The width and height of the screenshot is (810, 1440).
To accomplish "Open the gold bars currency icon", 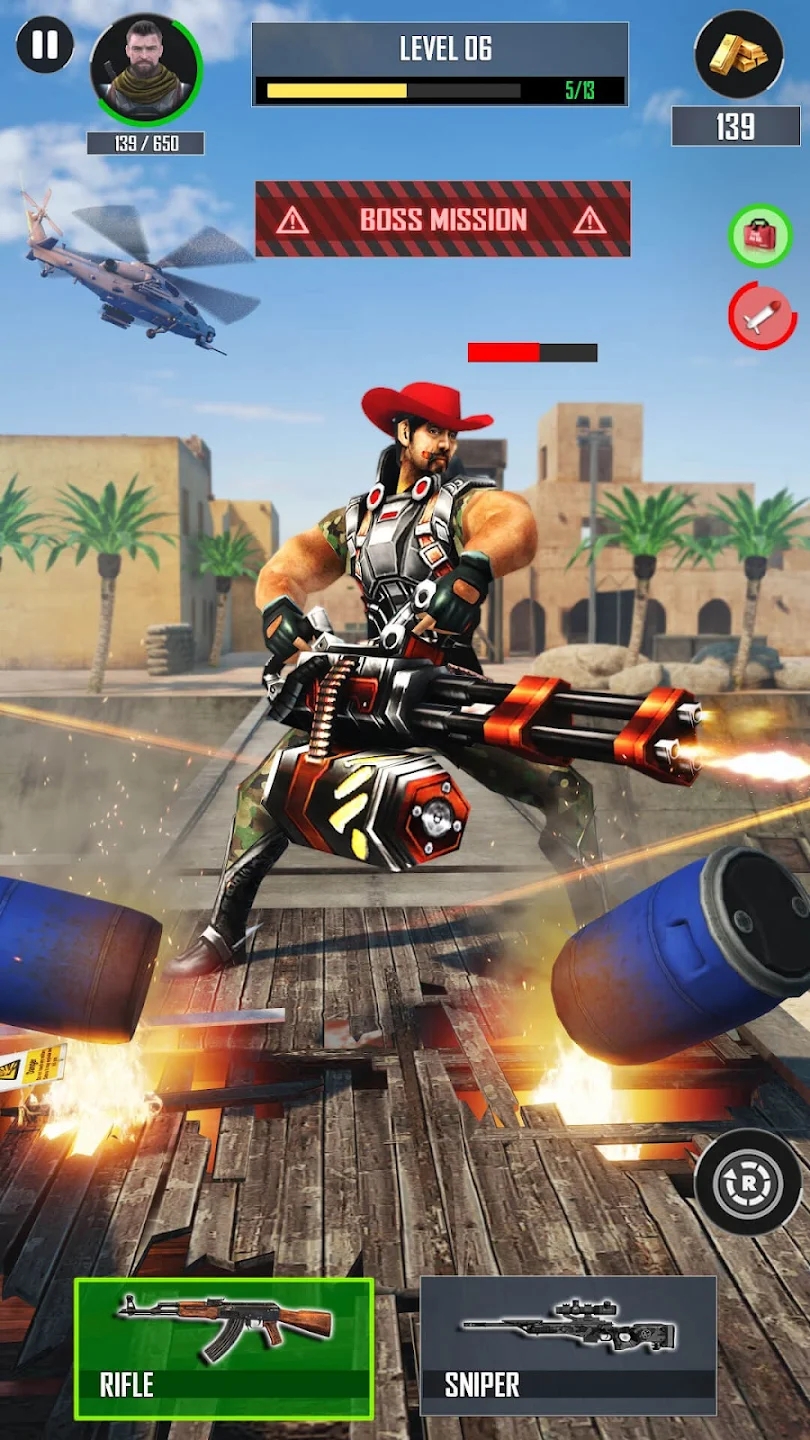I will coord(738,54).
